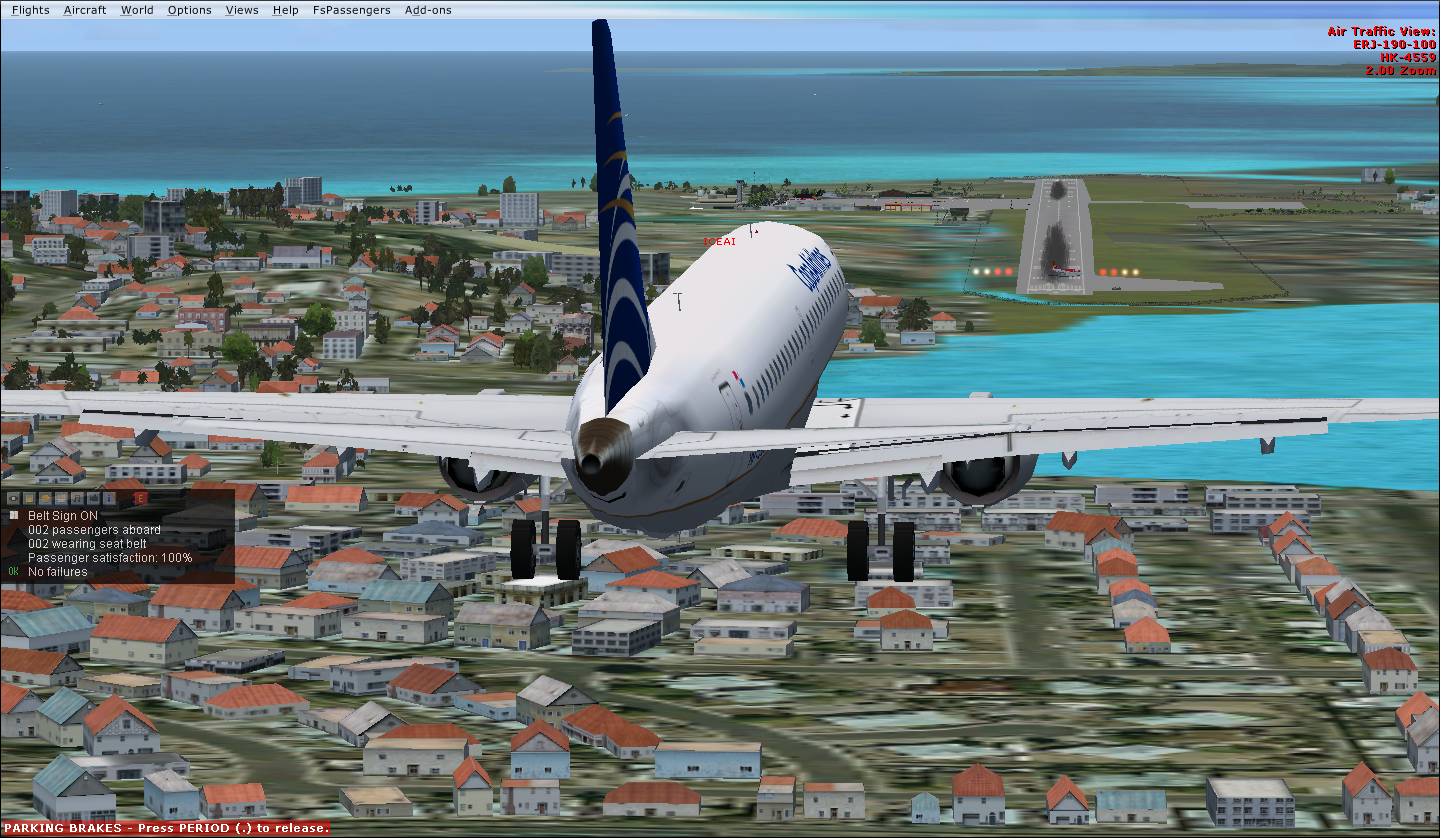
Task: Open the Views menu
Action: 242,10
